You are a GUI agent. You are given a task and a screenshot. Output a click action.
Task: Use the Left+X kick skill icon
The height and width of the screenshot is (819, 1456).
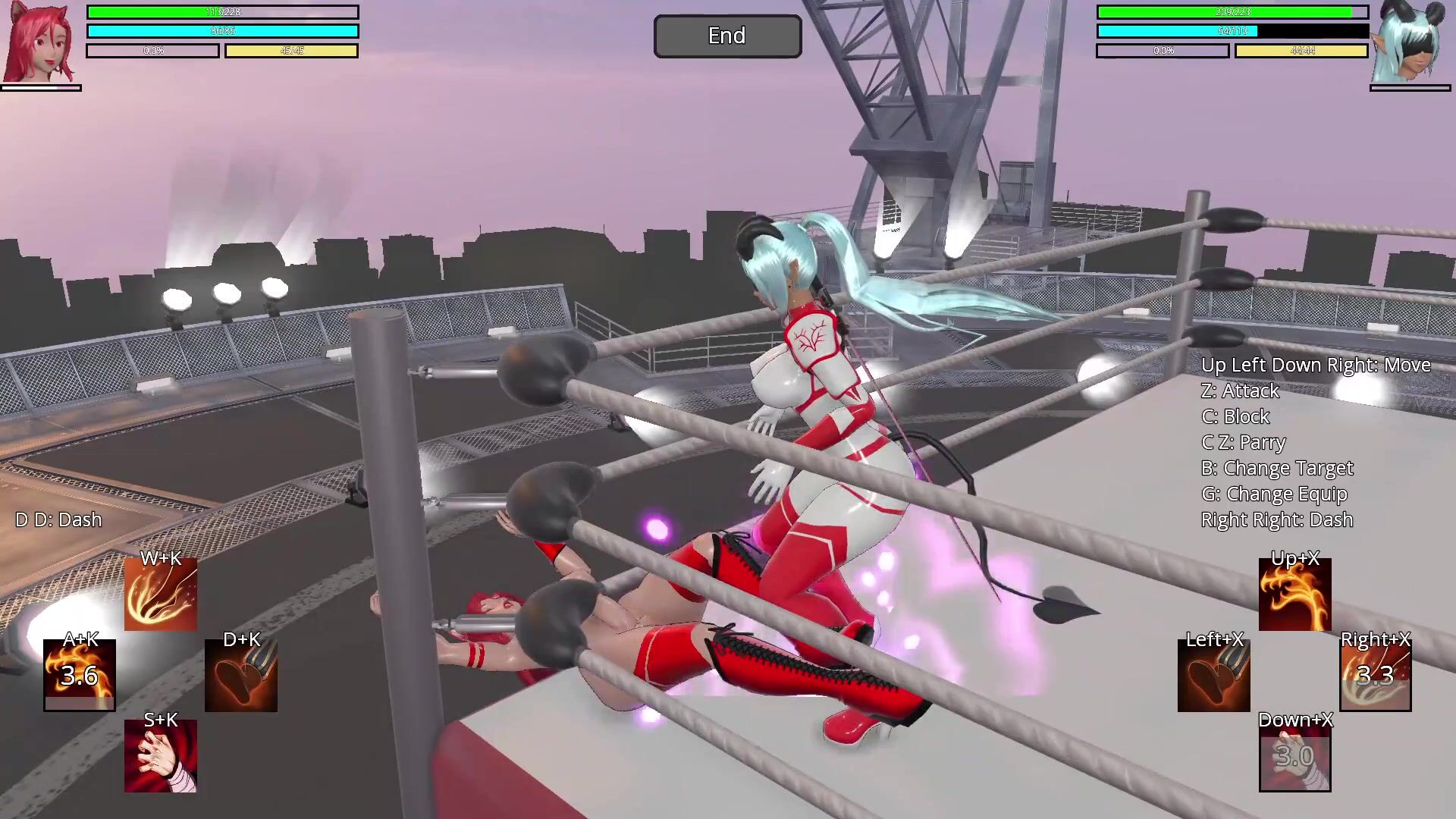click(1213, 675)
